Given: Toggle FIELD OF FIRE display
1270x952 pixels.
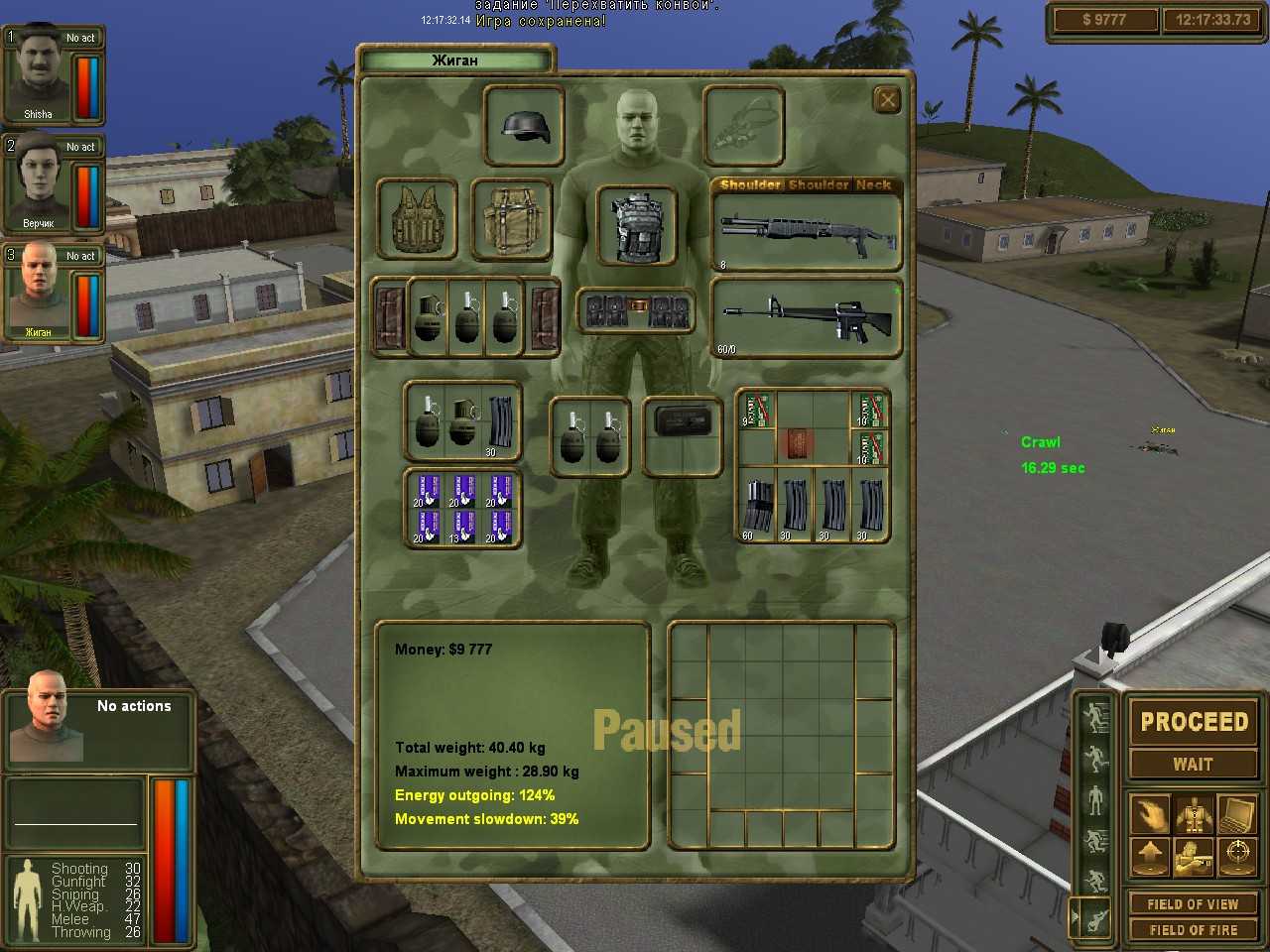Looking at the screenshot, I should coord(1194,930).
